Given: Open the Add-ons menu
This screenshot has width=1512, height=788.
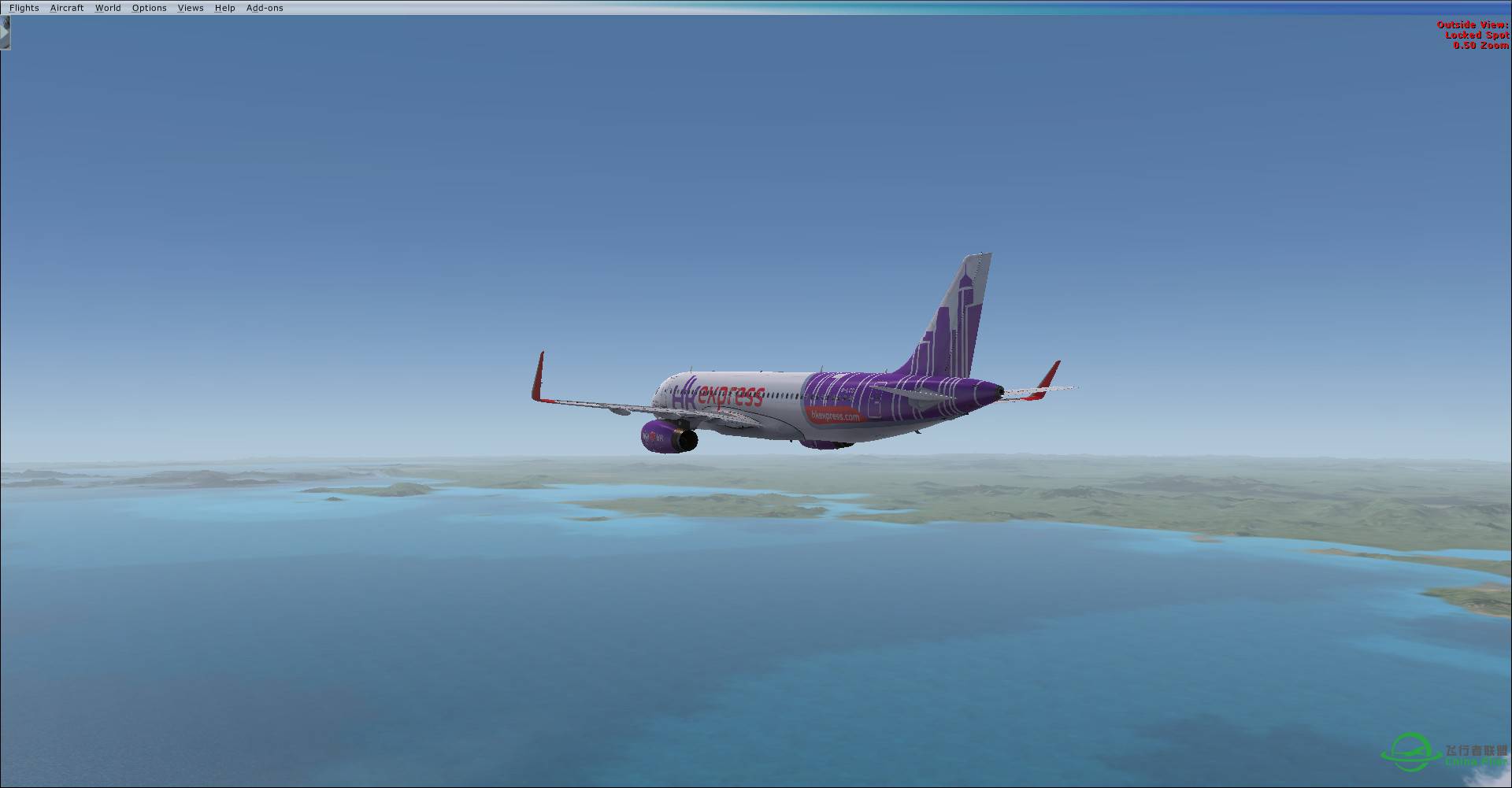Looking at the screenshot, I should coord(265,7).
